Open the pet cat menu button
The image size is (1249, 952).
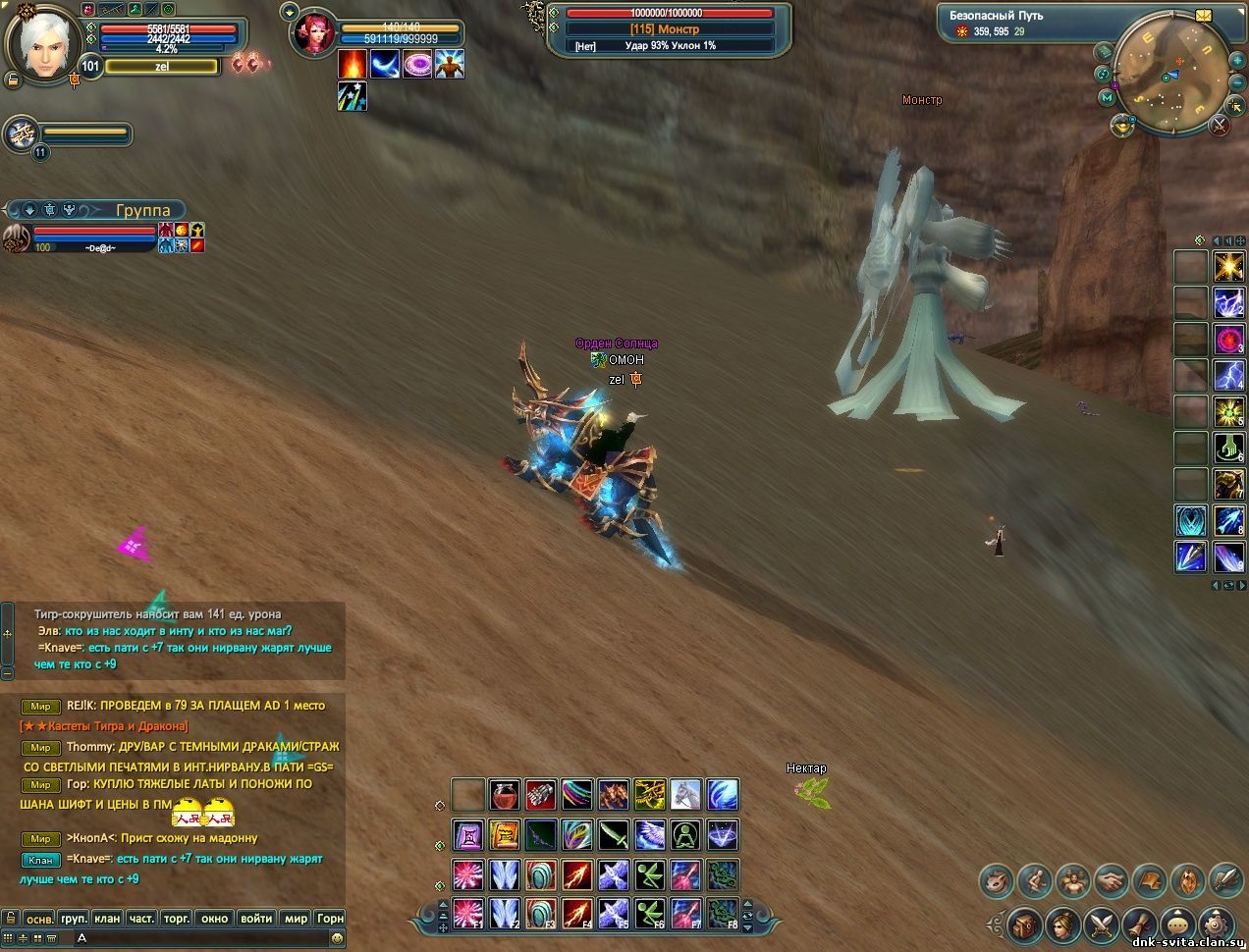[x=996, y=880]
